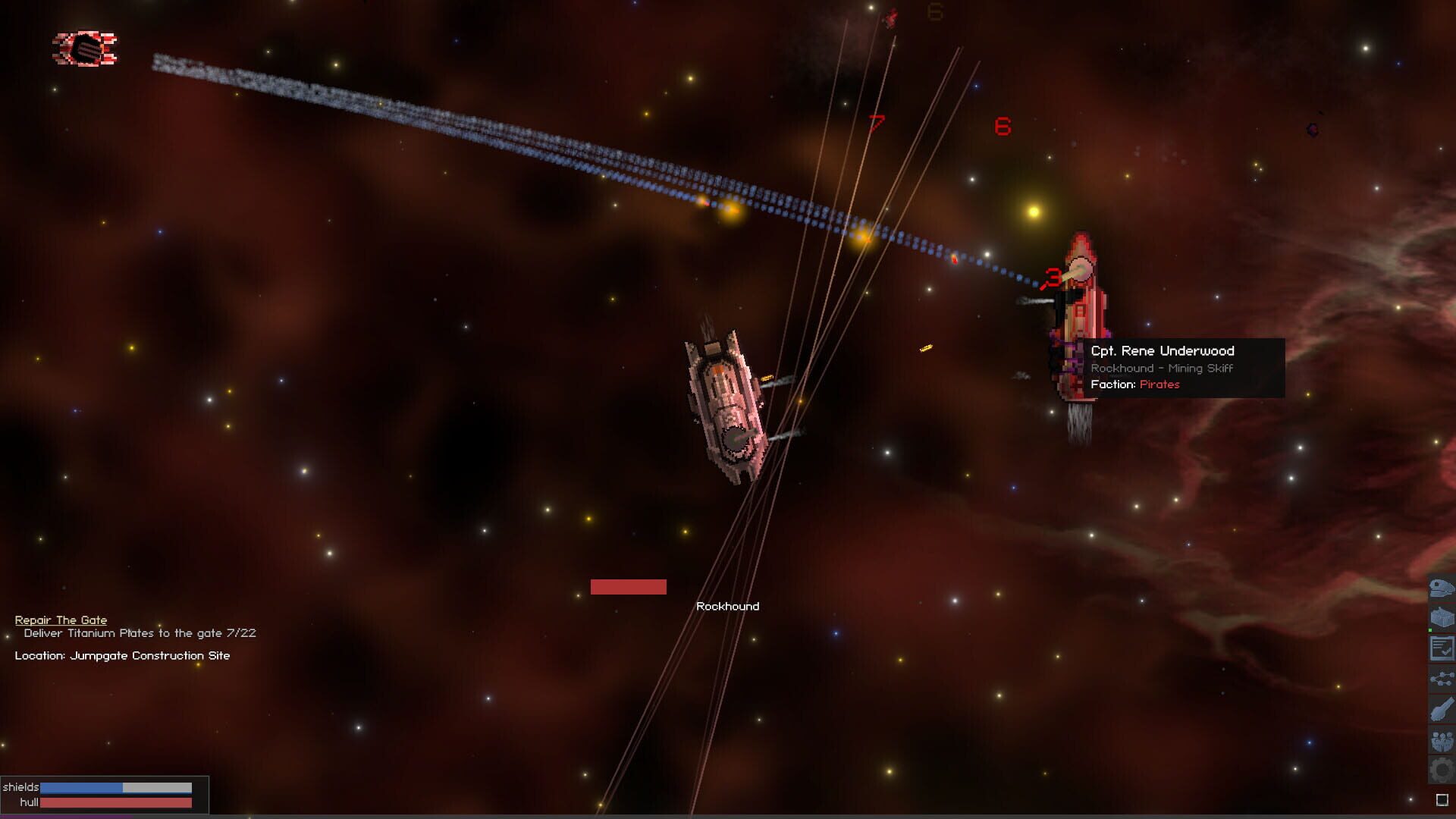Click the player ship icon top-left
Image resolution: width=1456 pixels, height=819 pixels.
tap(83, 49)
